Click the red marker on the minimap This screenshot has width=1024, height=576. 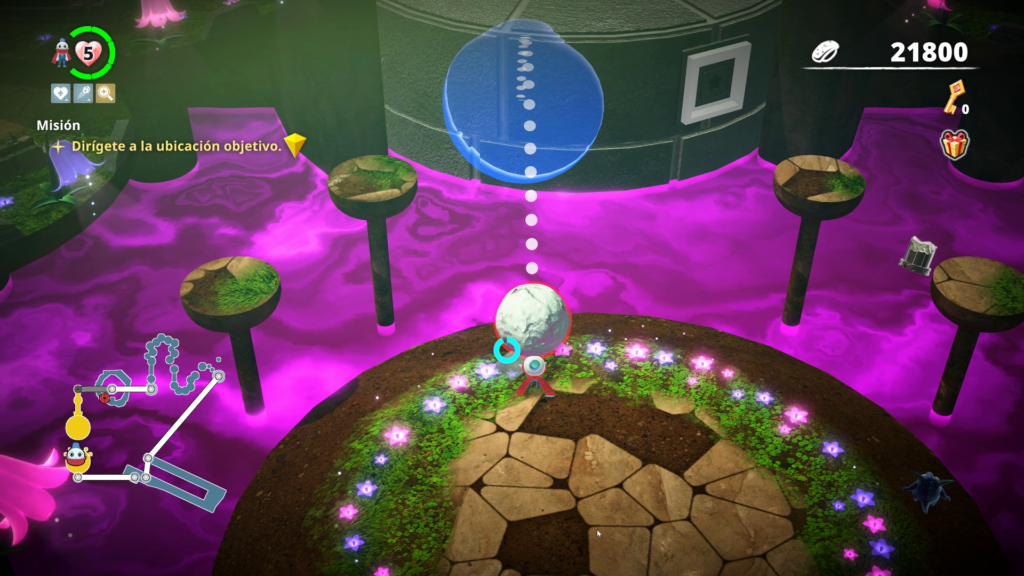103,397
